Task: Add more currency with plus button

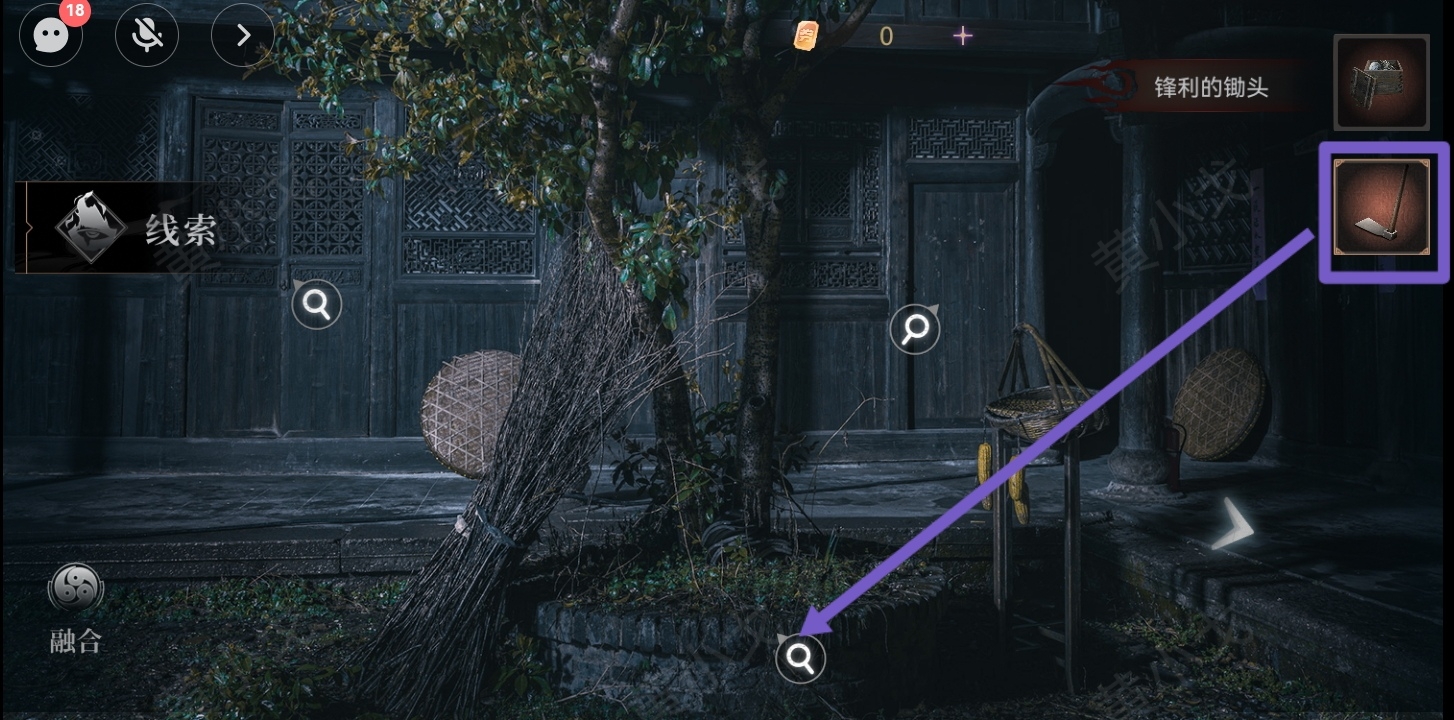Action: click(962, 36)
